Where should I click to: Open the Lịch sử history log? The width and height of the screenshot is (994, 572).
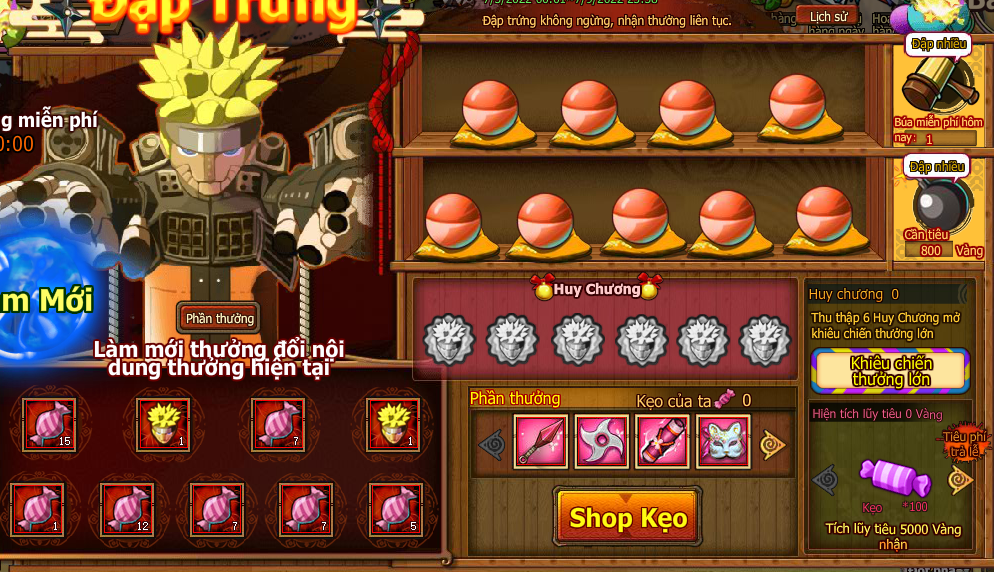coord(827,16)
